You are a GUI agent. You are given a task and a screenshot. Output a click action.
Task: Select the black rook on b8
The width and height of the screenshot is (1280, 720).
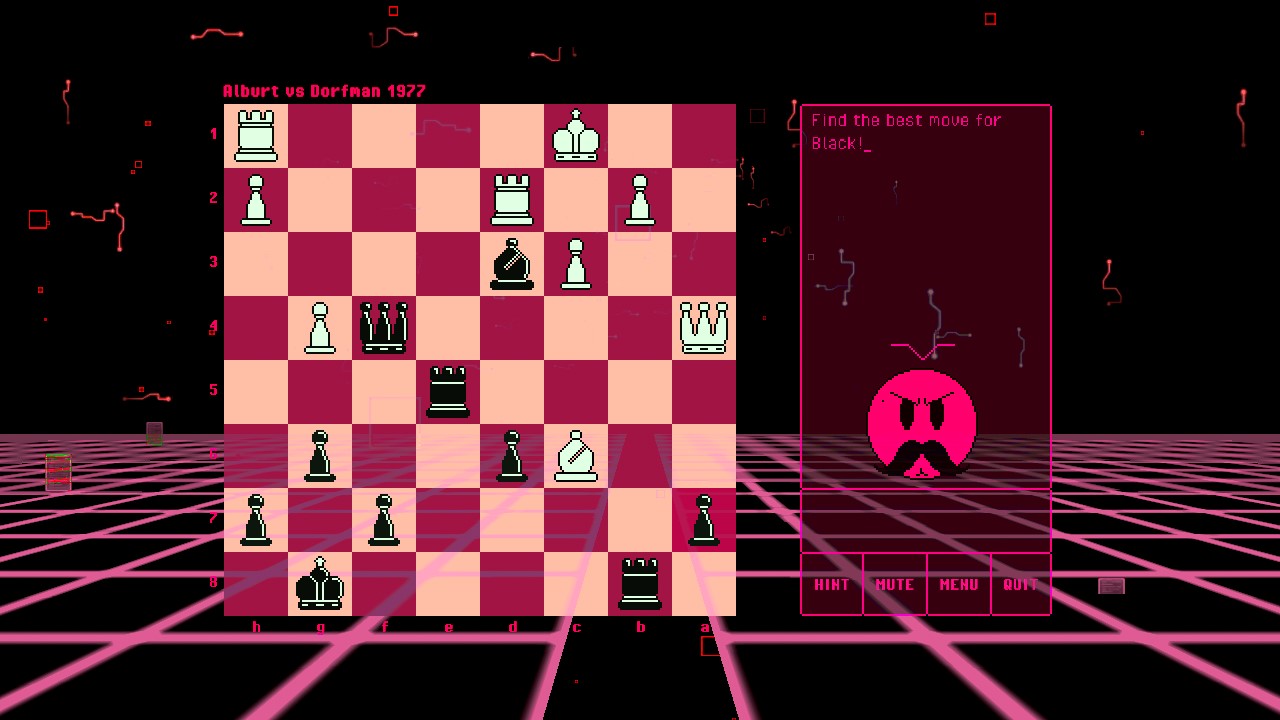click(x=640, y=581)
